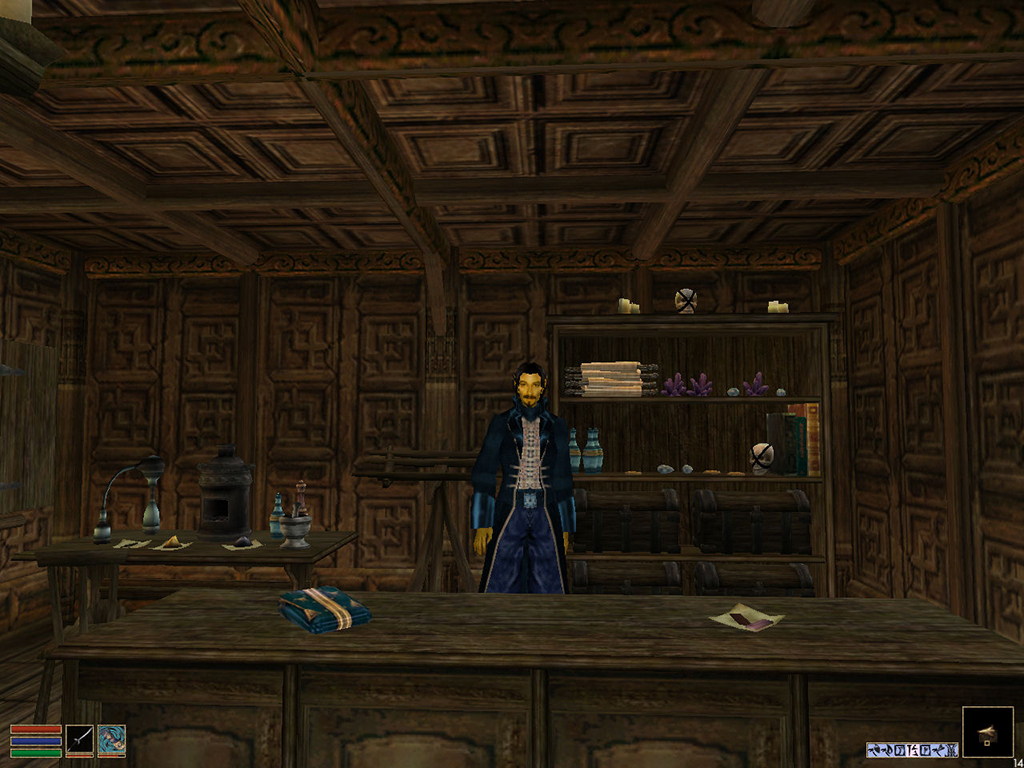The width and height of the screenshot is (1024, 768).
Task: Select the equipped sword weapon icon
Action: 80,740
